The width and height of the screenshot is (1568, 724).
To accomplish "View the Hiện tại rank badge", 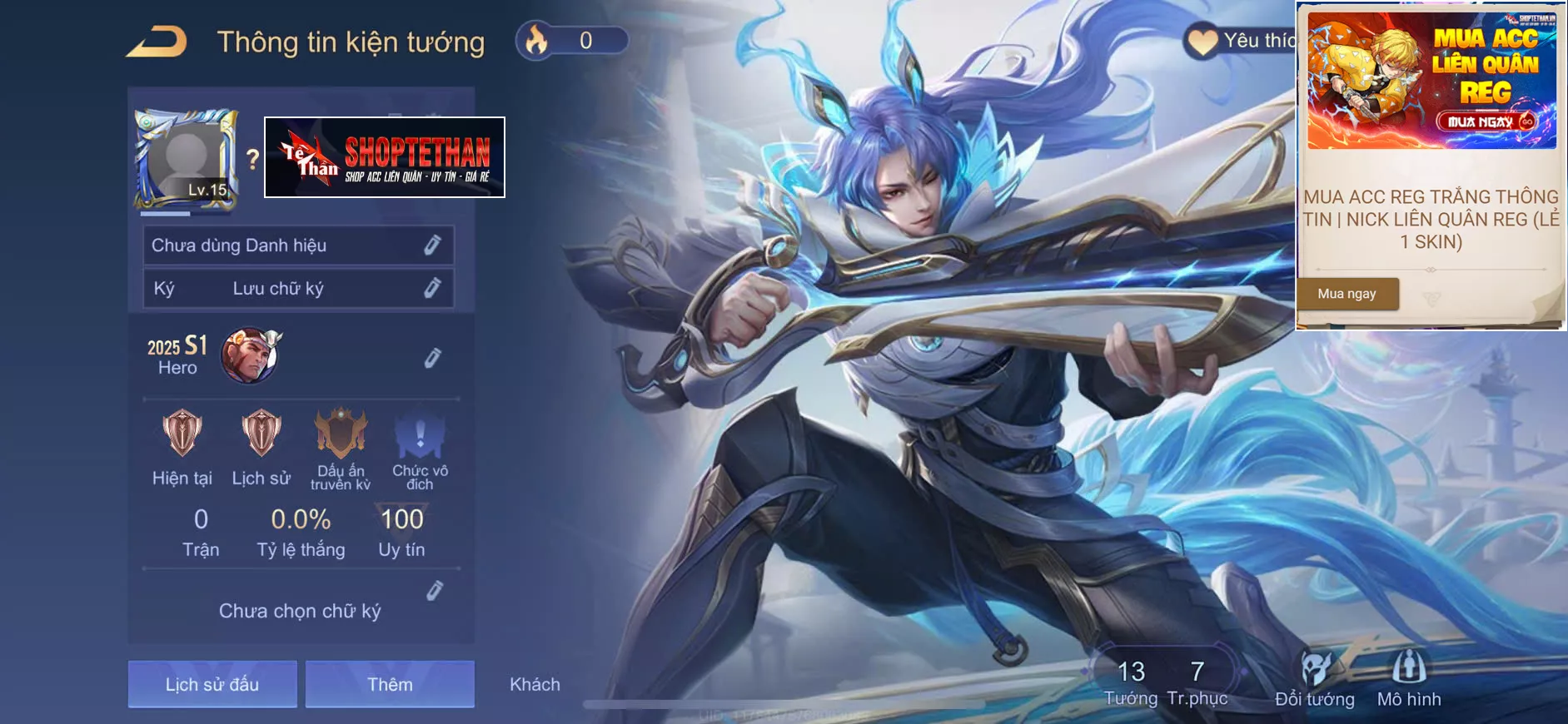I will click(x=182, y=433).
